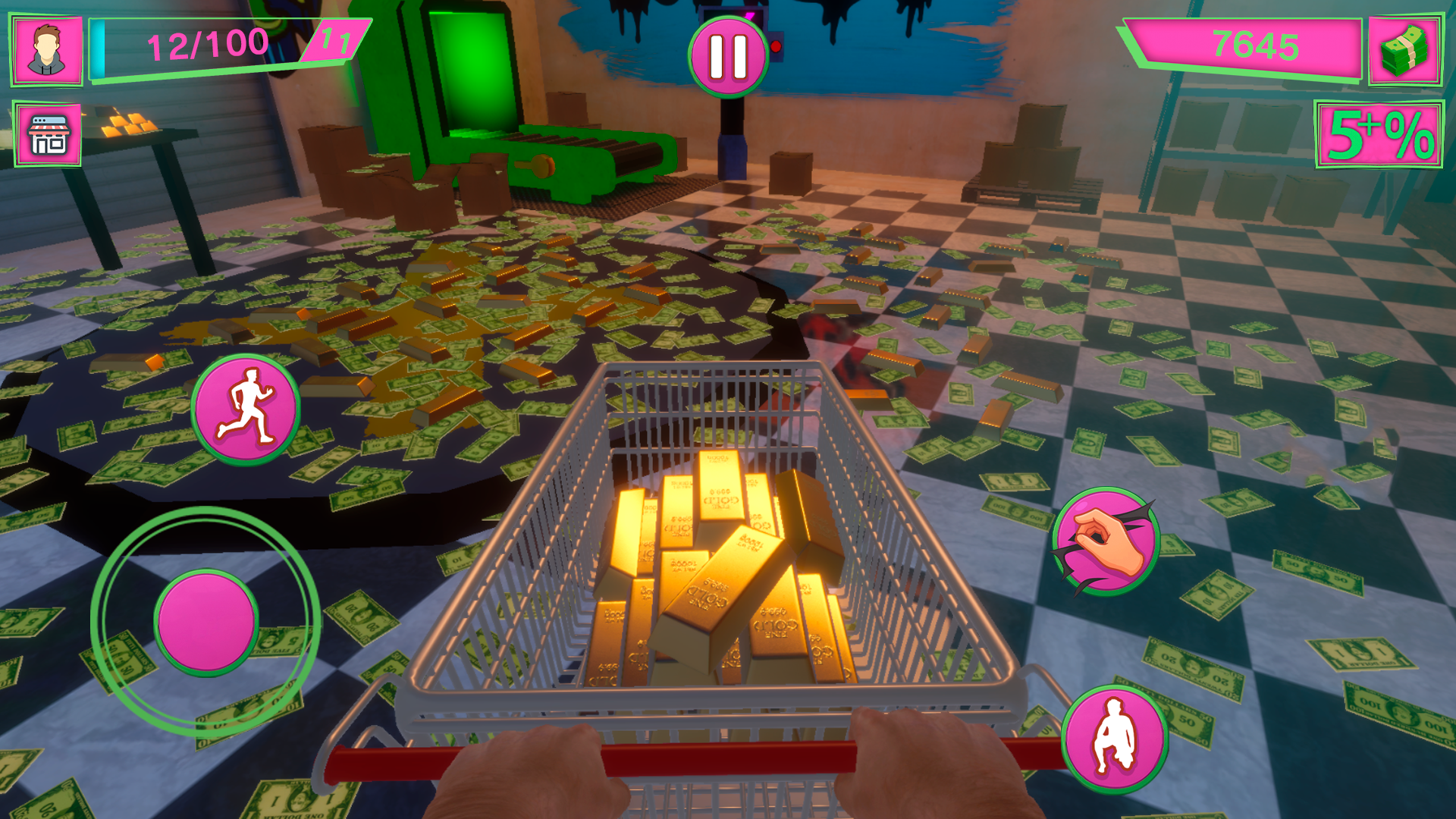
Task: Tap the money stack icon near the cash counter
Action: (x=1407, y=52)
